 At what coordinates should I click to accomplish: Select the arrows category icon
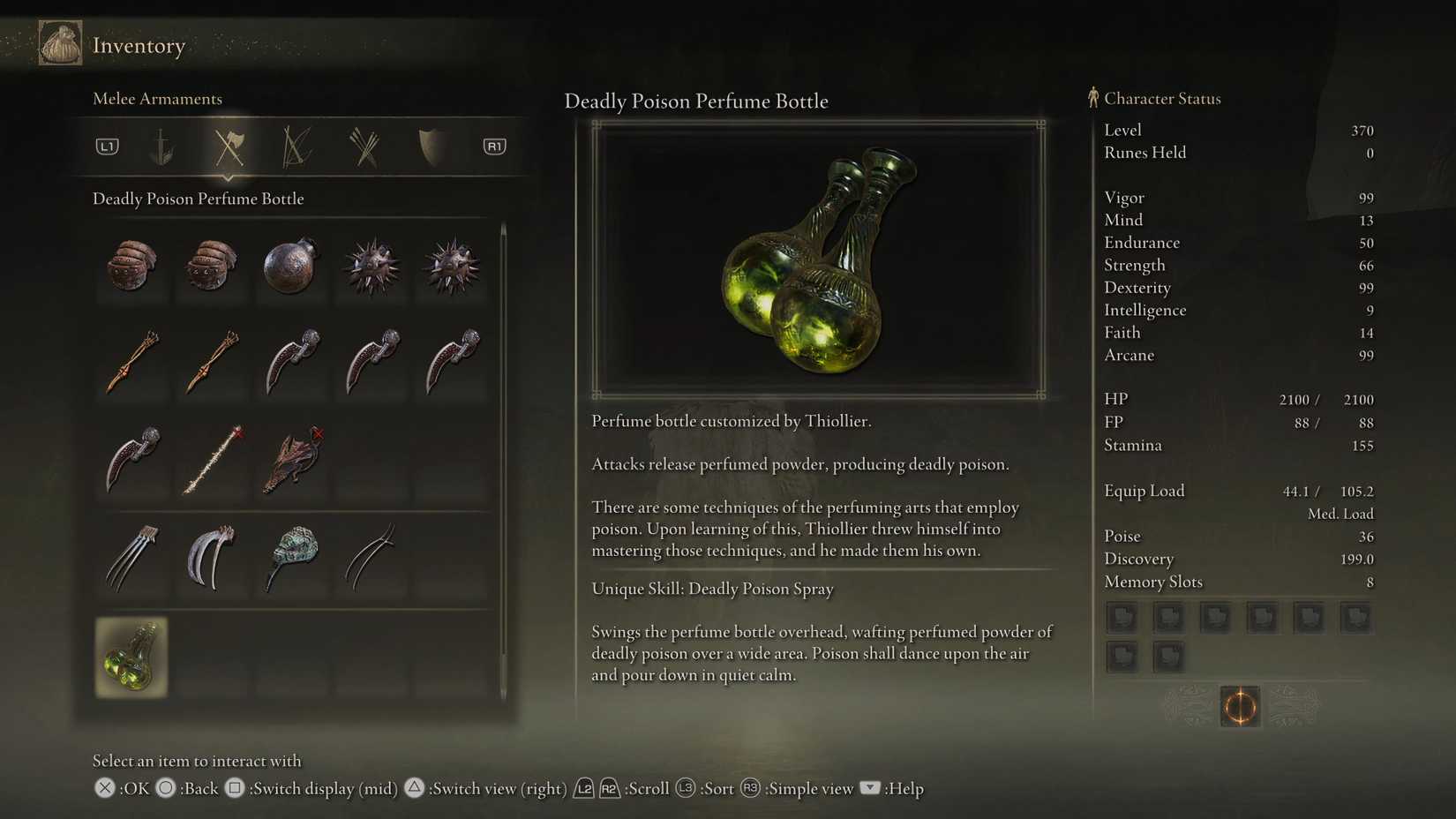pyautogui.click(x=362, y=147)
